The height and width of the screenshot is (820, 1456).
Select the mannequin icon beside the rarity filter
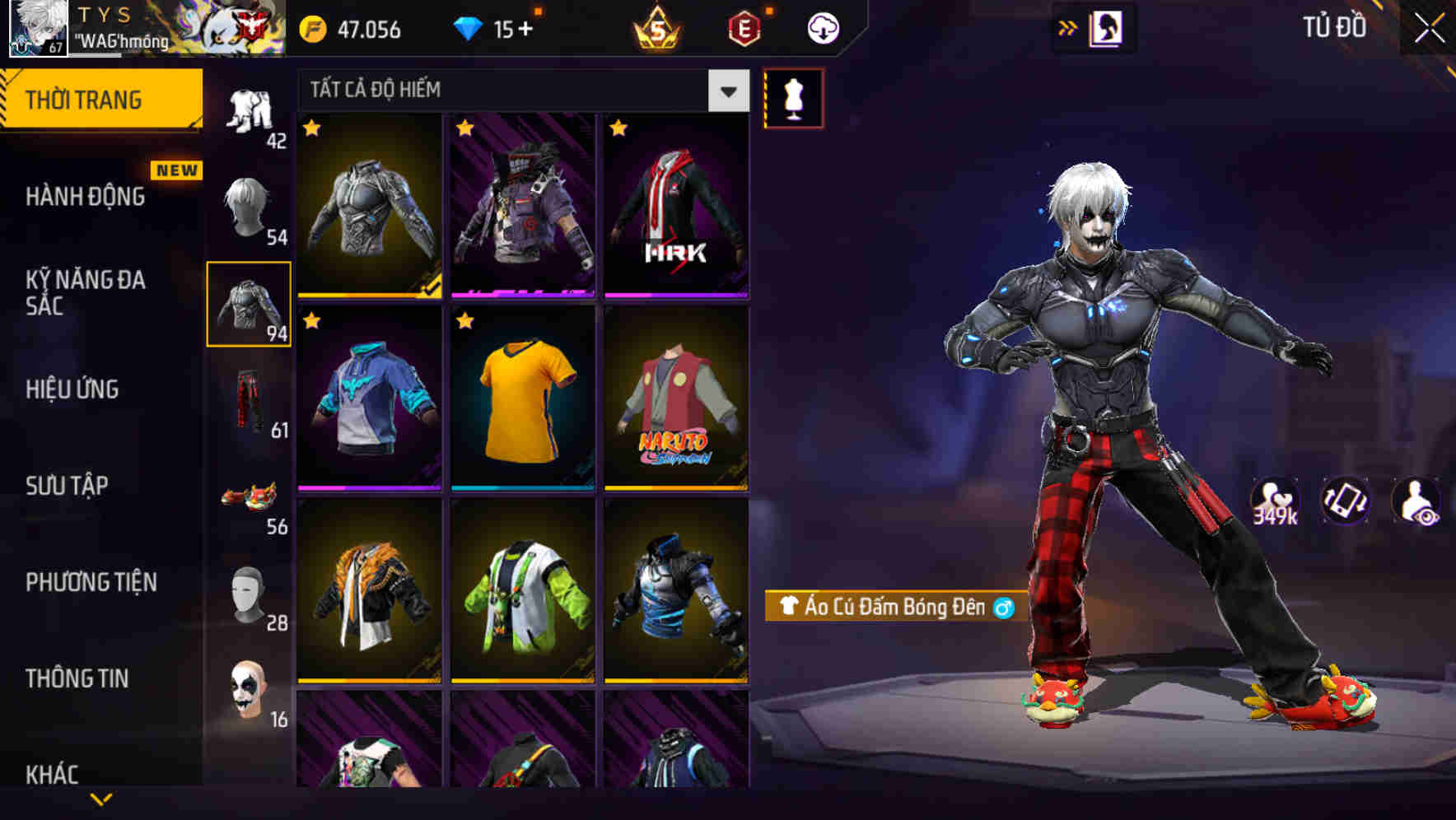(x=792, y=99)
